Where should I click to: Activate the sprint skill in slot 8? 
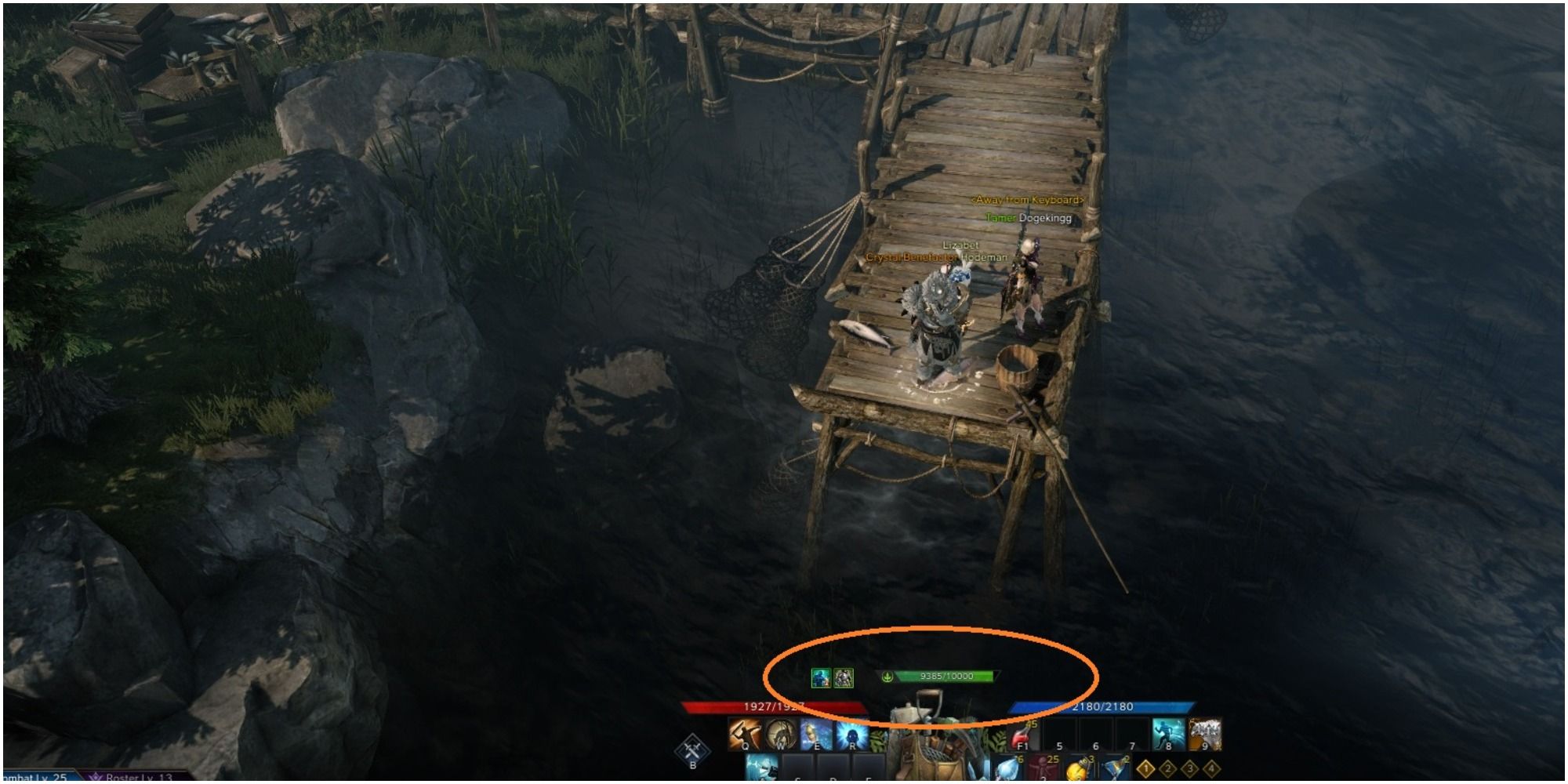pos(1167,735)
